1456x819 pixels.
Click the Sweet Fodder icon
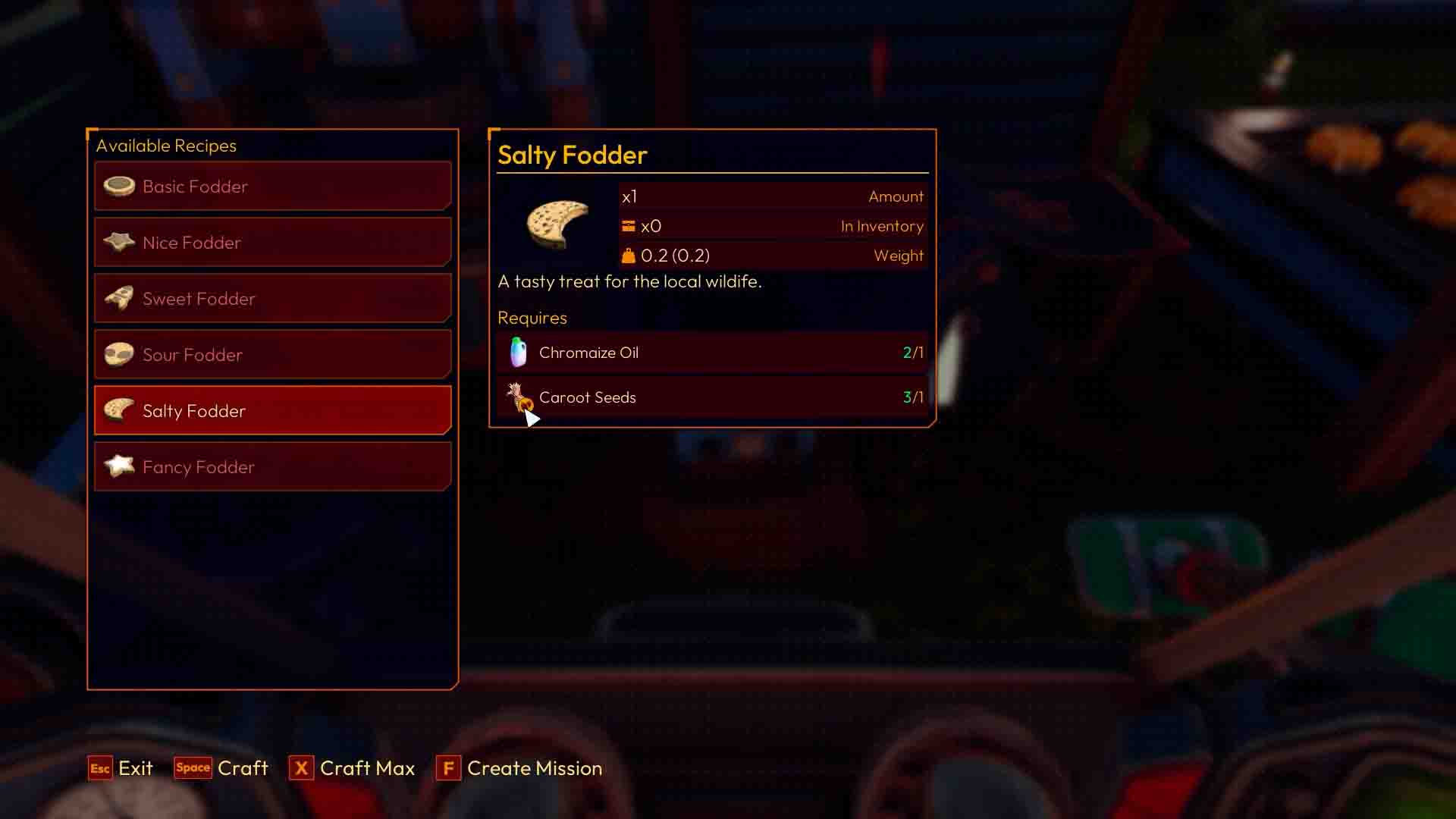point(120,298)
